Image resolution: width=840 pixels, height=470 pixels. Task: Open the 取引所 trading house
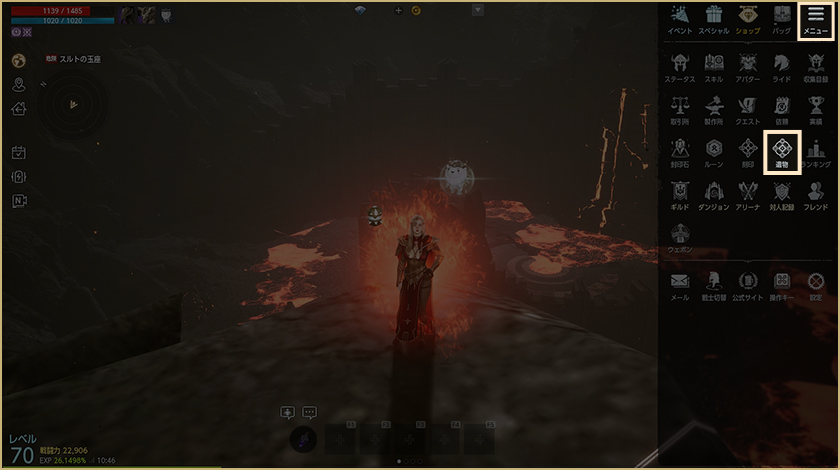(x=680, y=108)
